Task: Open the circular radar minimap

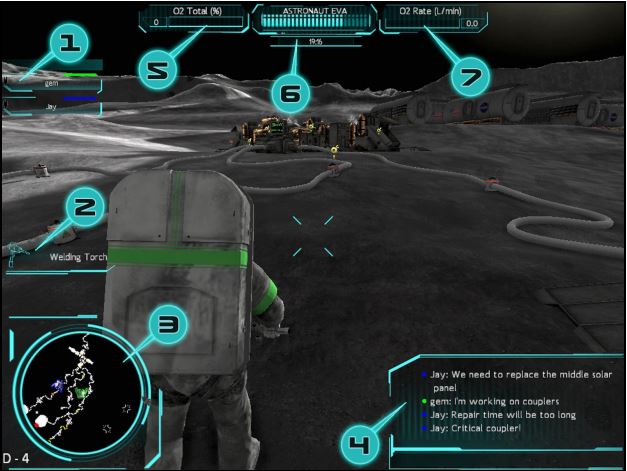Action: coord(78,393)
